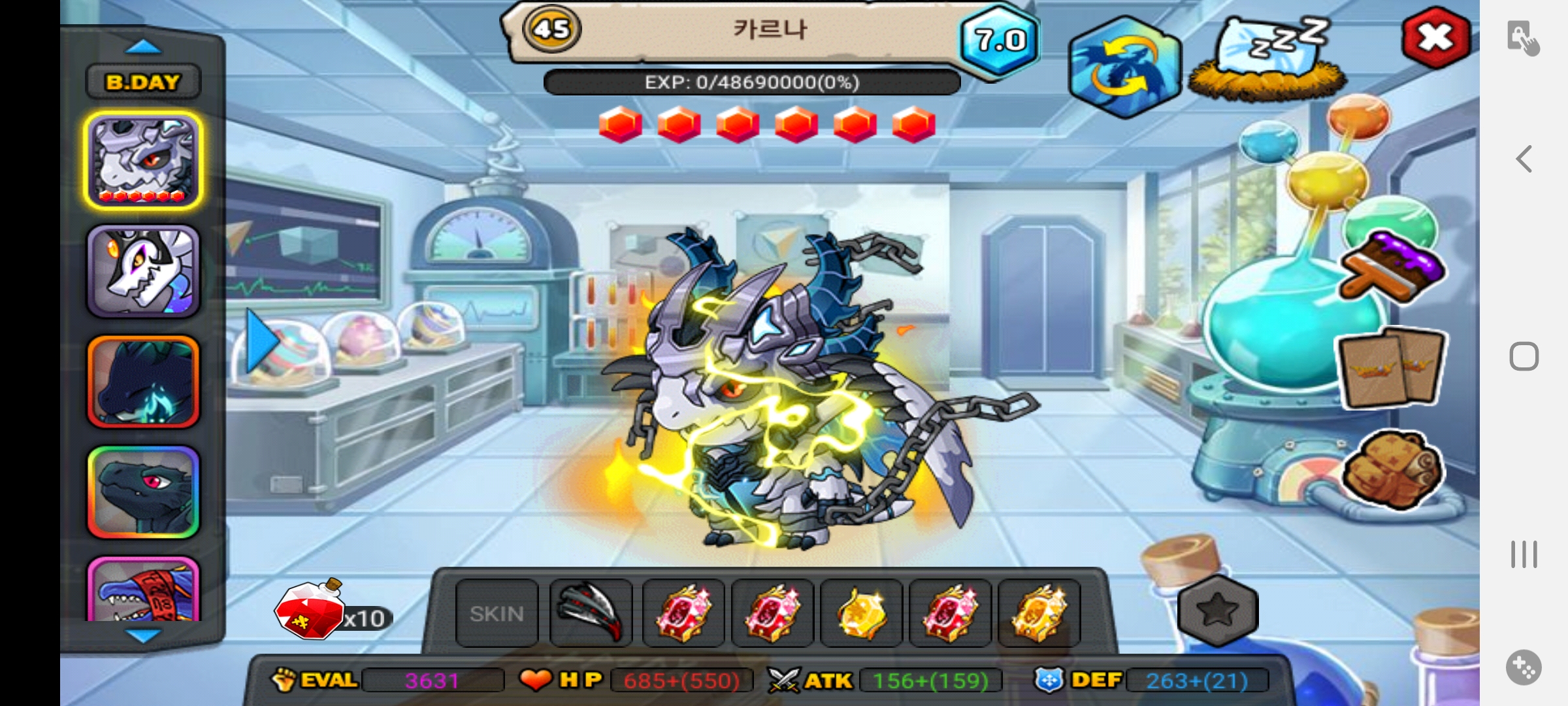1568x706 pixels.
Task: Close the dragon info screen
Action: [x=1435, y=37]
